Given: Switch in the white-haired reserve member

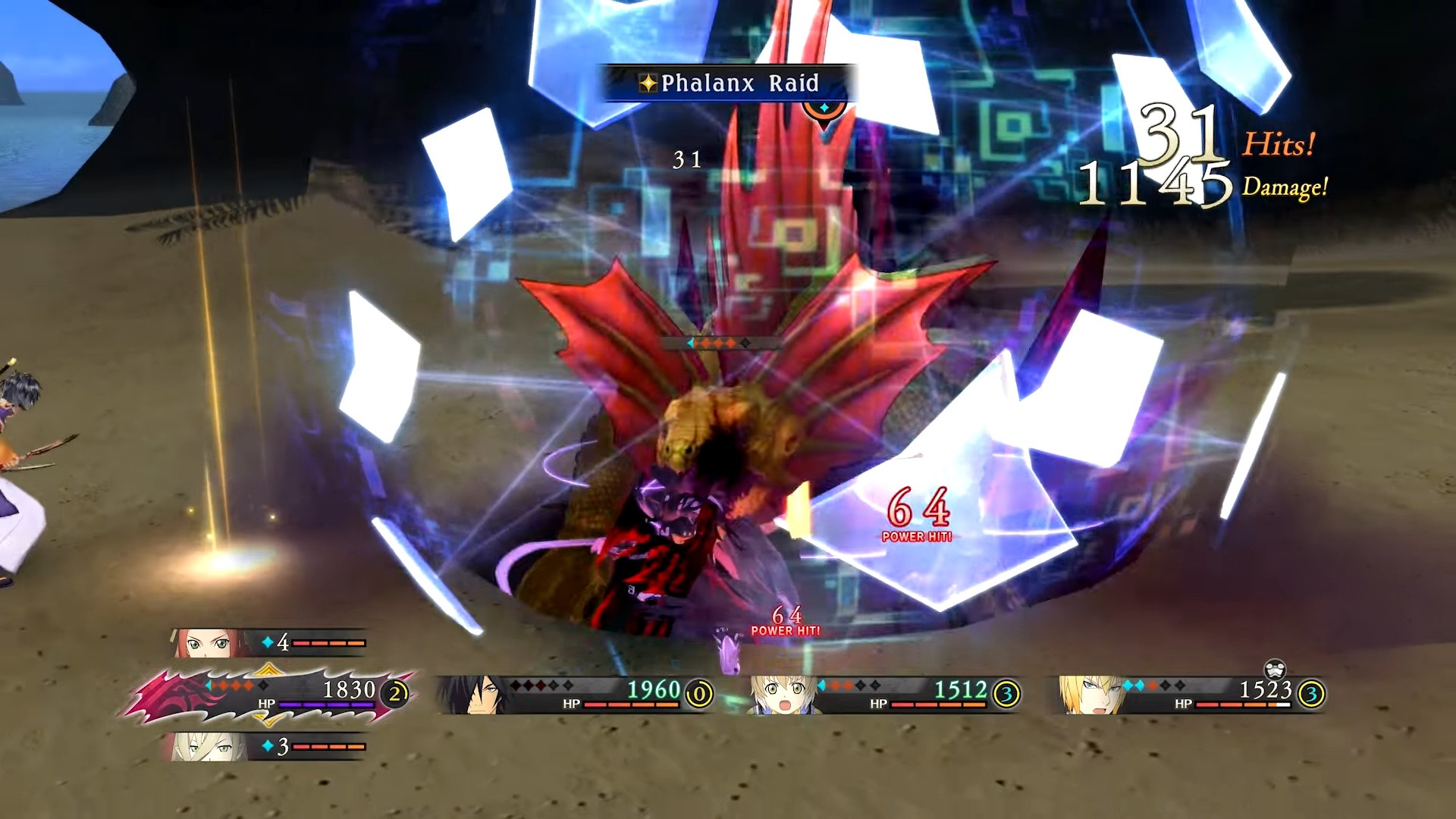Looking at the screenshot, I should [x=269, y=747].
